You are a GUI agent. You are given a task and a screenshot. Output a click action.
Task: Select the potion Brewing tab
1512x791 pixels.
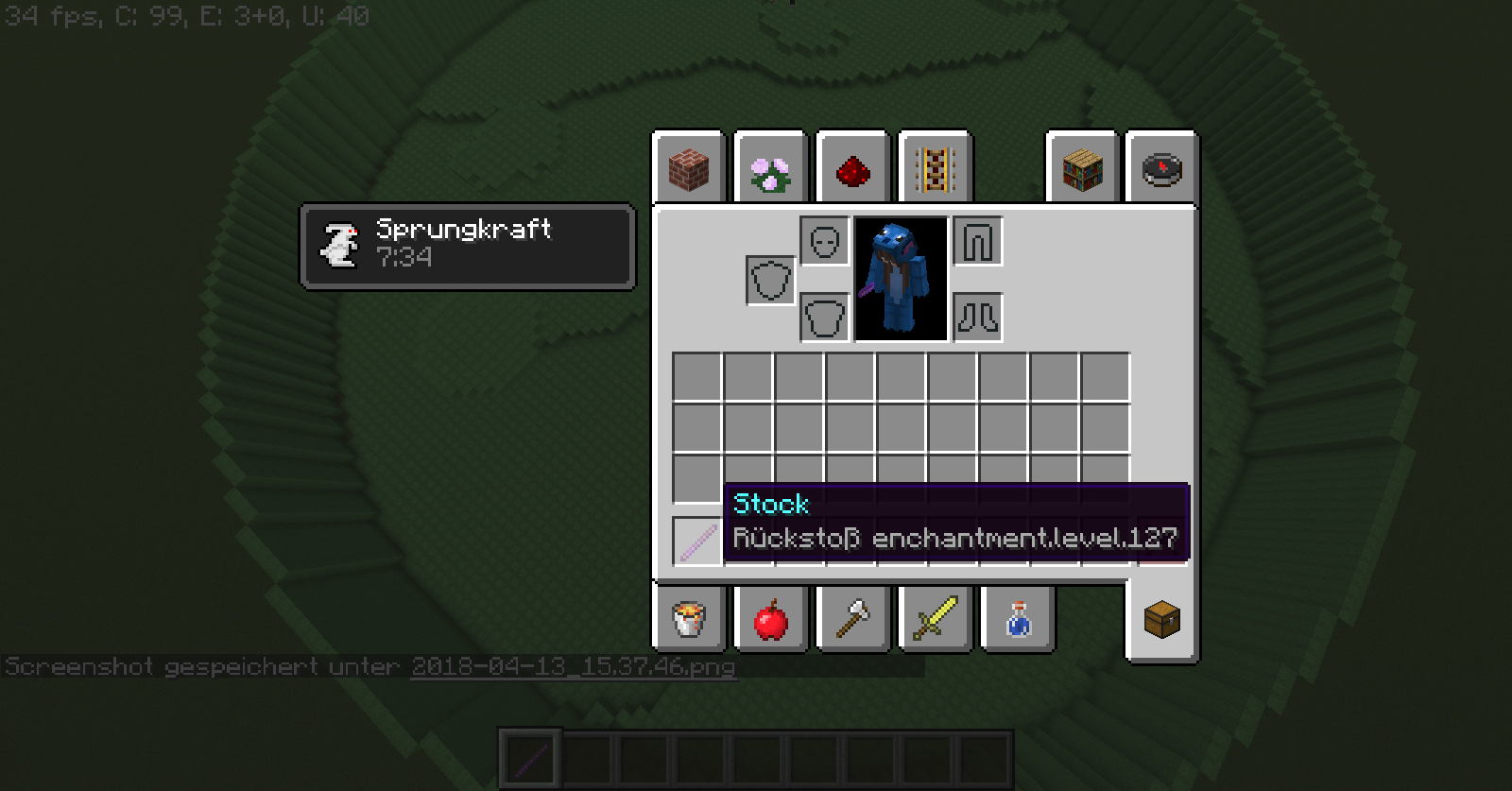(1017, 620)
